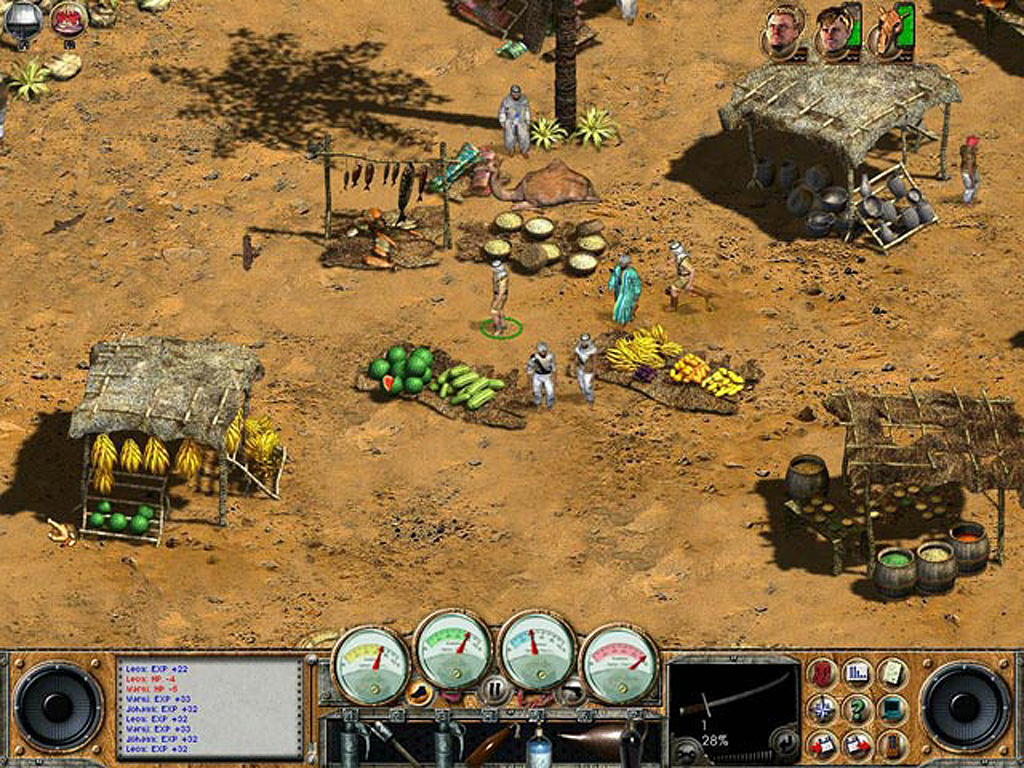Select the second party member portrait
Screen dimensions: 1024x768
834,31
